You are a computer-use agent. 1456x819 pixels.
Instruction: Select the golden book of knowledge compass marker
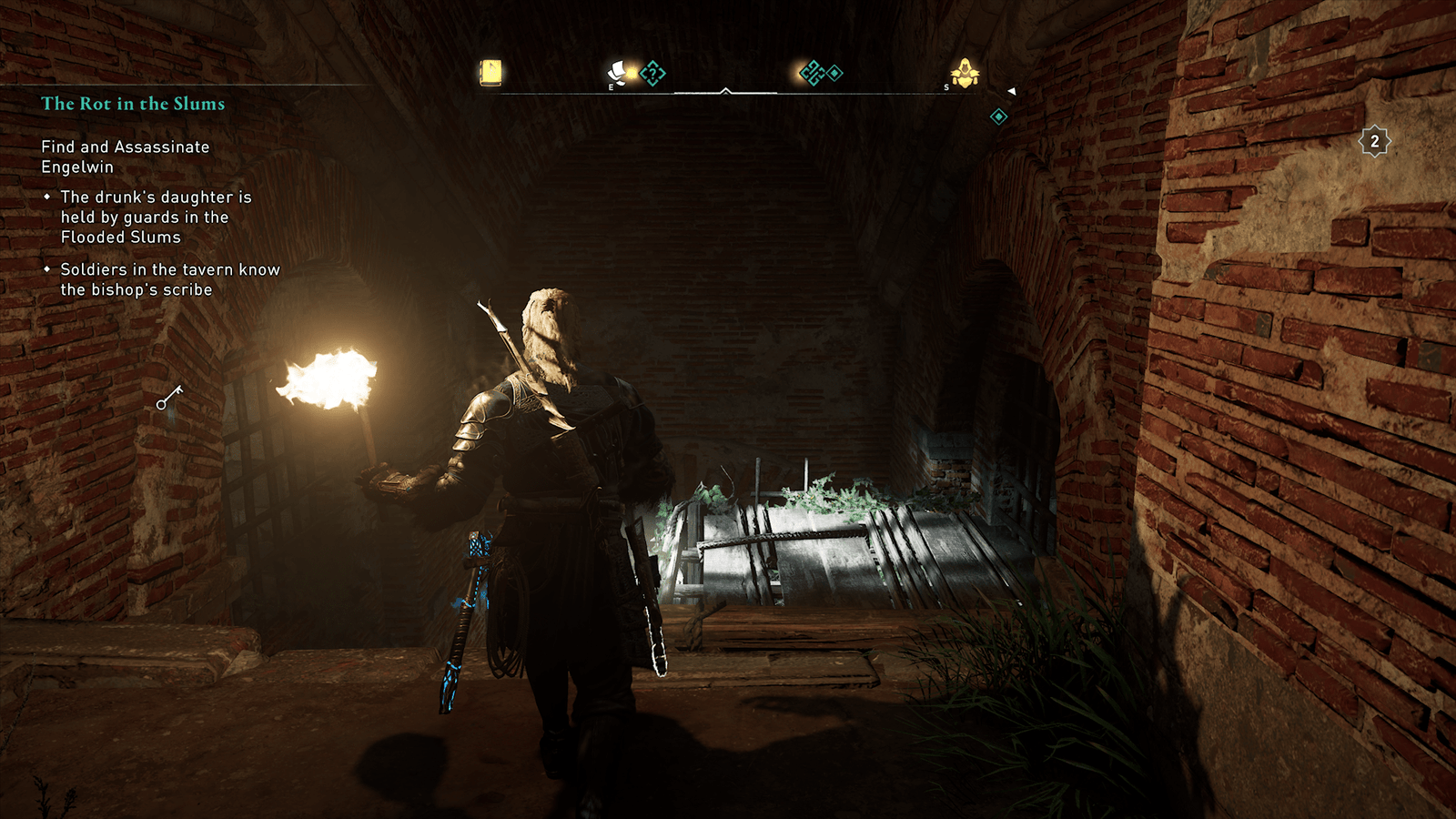(490, 72)
